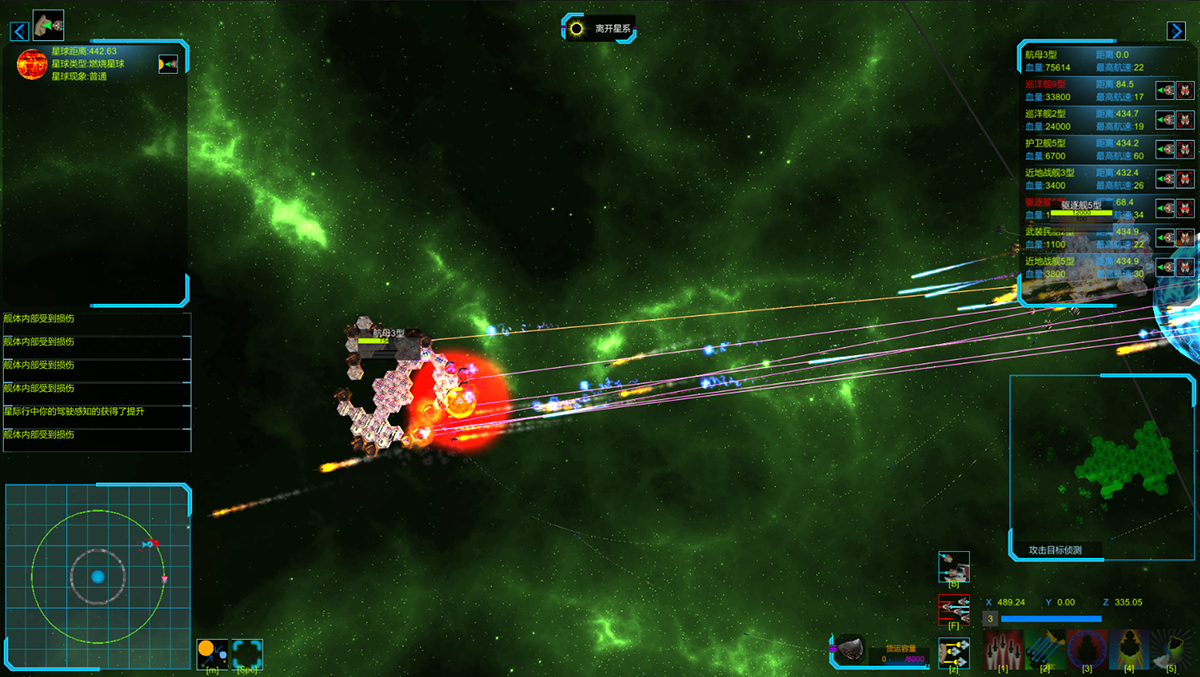Click the radar minimap
This screenshot has width=1200, height=677.
pos(97,577)
